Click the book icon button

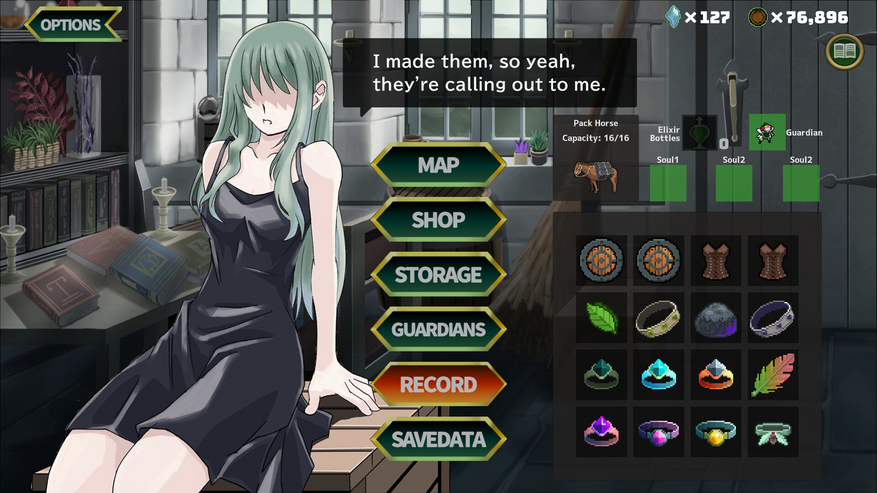pyautogui.click(x=845, y=51)
